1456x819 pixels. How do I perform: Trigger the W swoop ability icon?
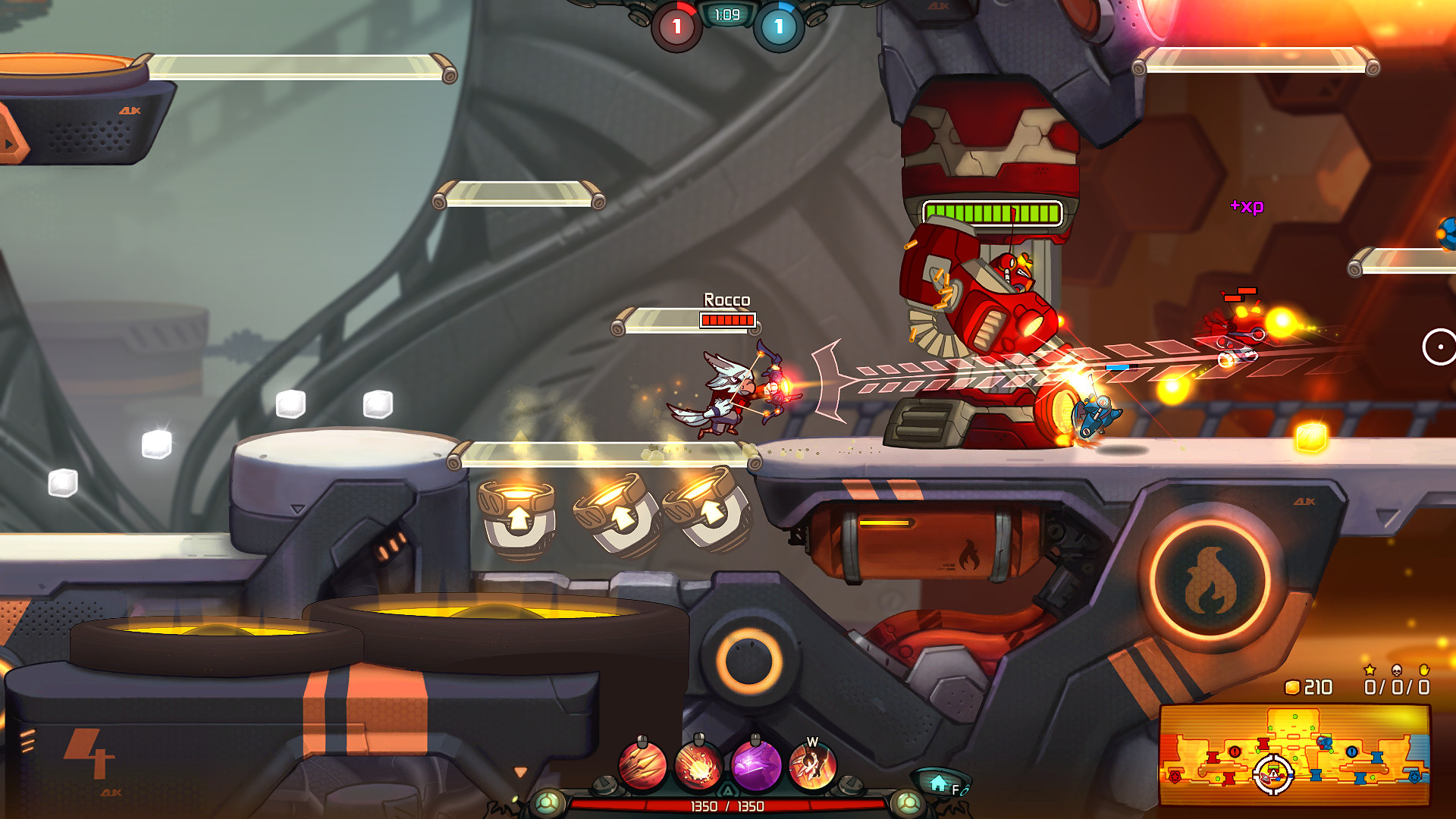[812, 768]
